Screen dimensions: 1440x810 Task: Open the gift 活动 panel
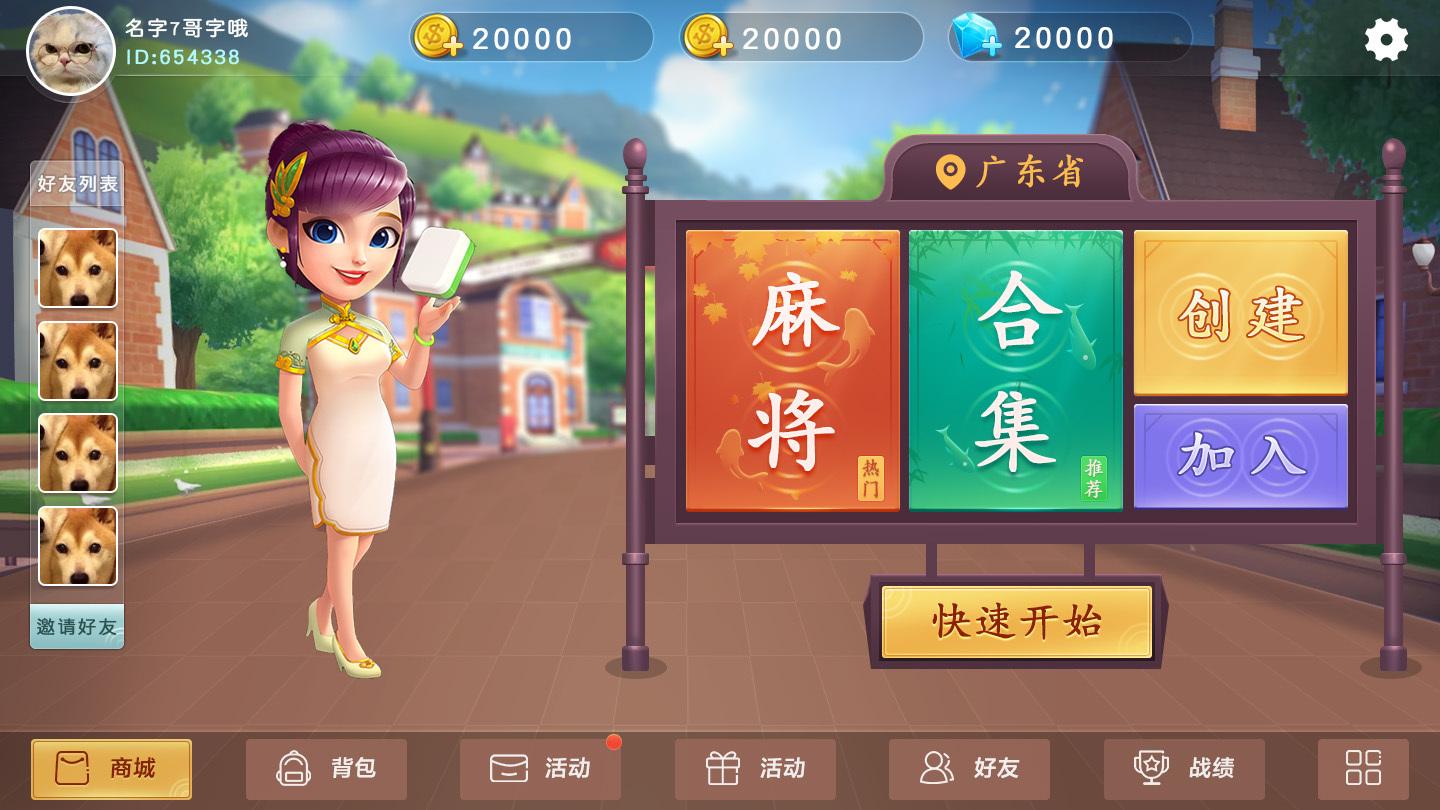[x=755, y=769]
